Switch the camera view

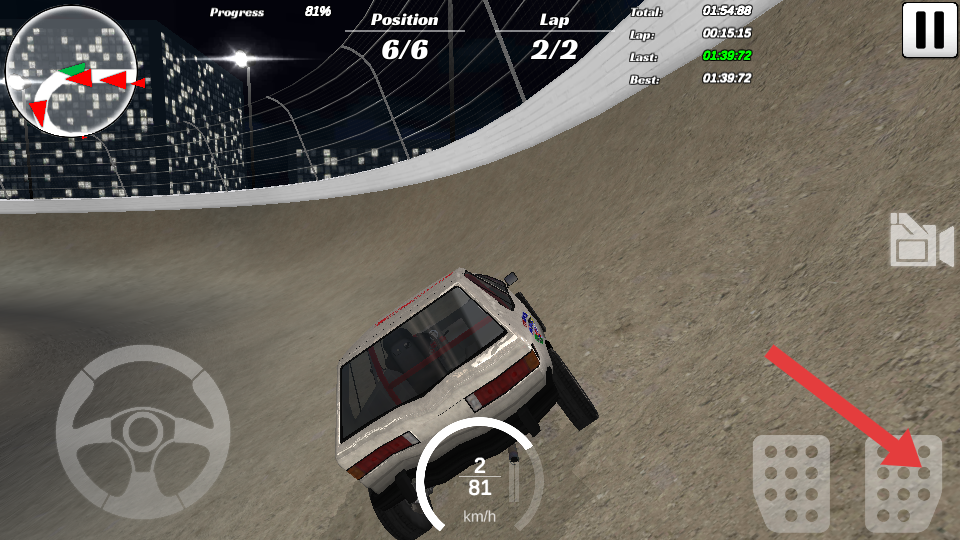click(x=921, y=241)
